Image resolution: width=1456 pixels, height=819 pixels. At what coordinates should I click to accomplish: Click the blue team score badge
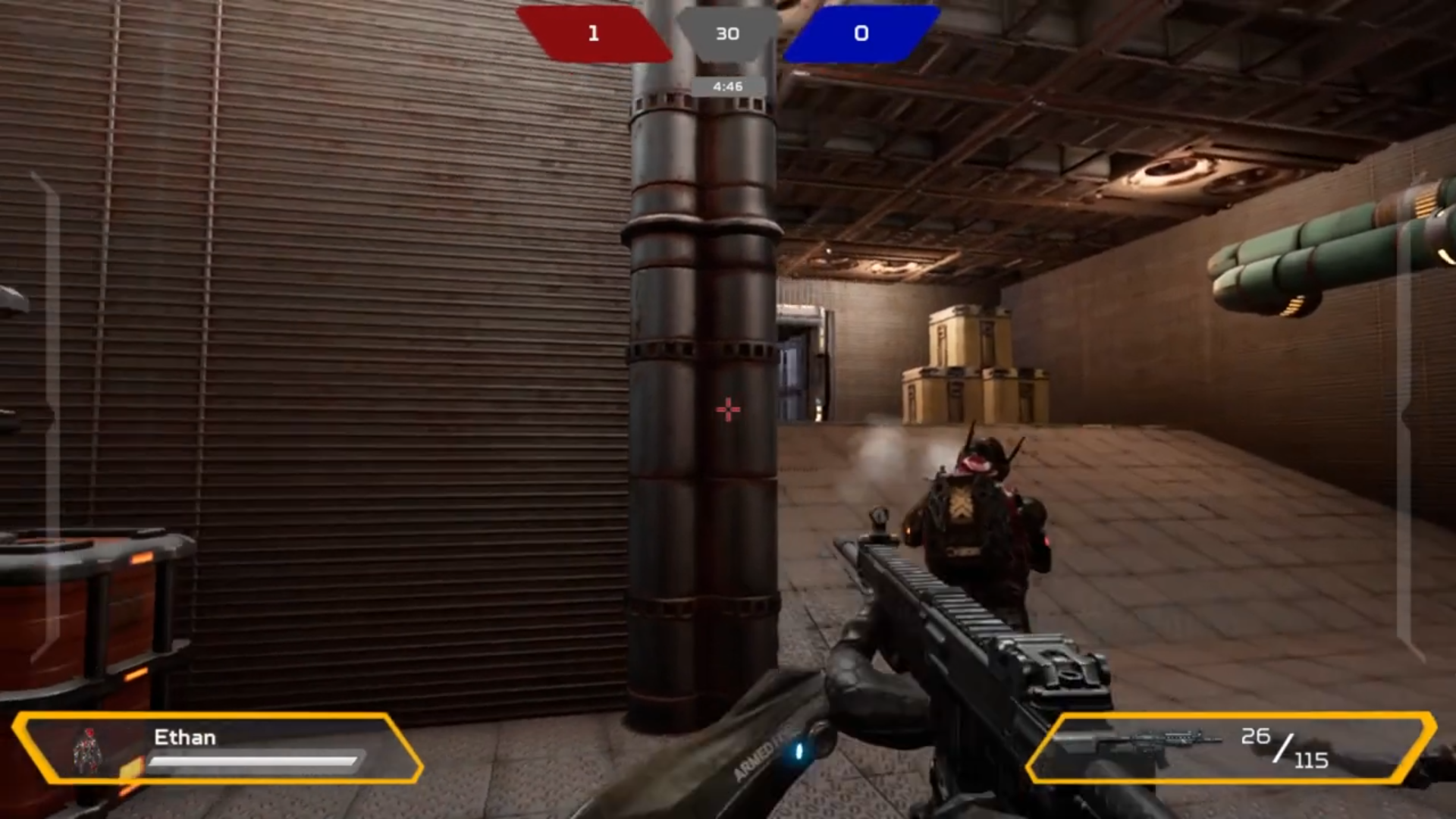point(861,33)
